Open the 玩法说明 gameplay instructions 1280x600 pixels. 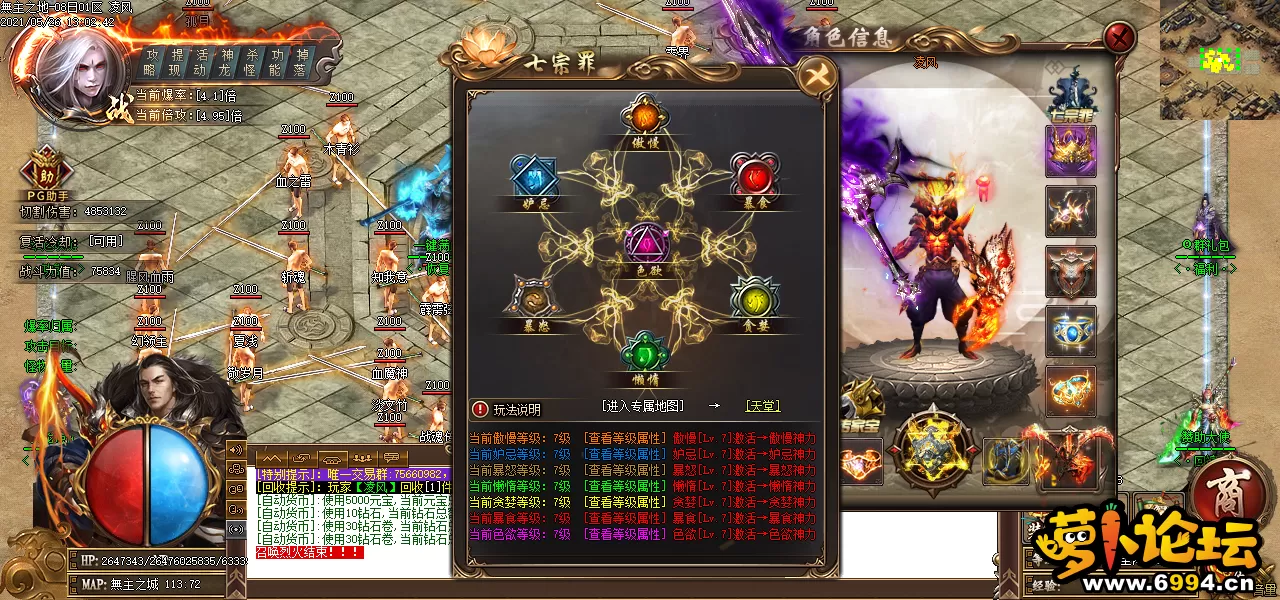tap(508, 409)
